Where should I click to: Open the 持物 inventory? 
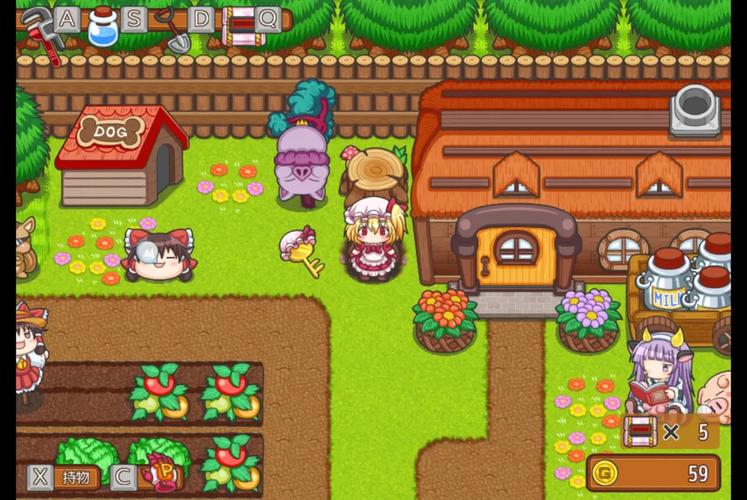pyautogui.click(x=76, y=477)
